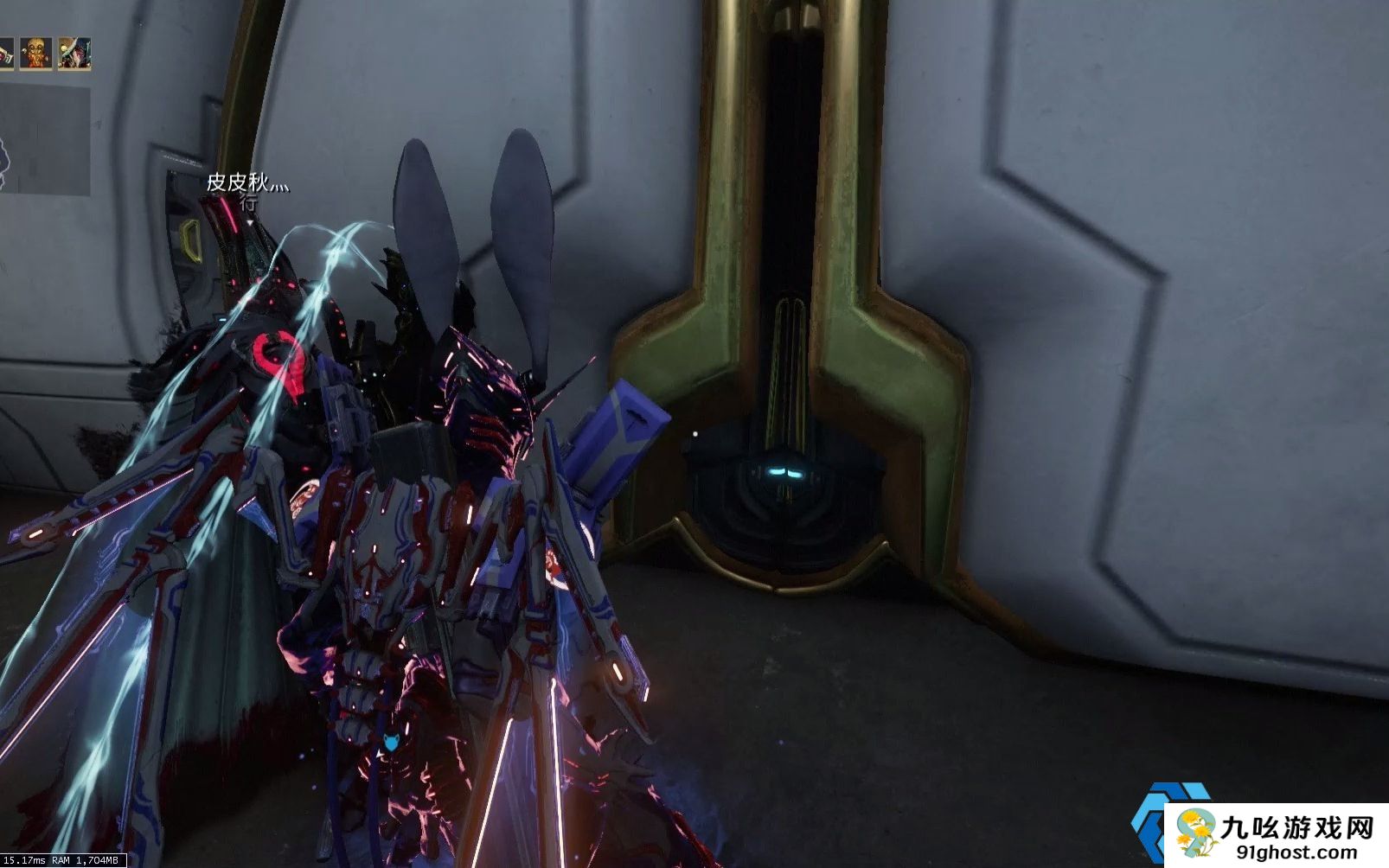Open the 91ghost.com watermark link
This screenshot has width=1389, height=868.
[1290, 852]
